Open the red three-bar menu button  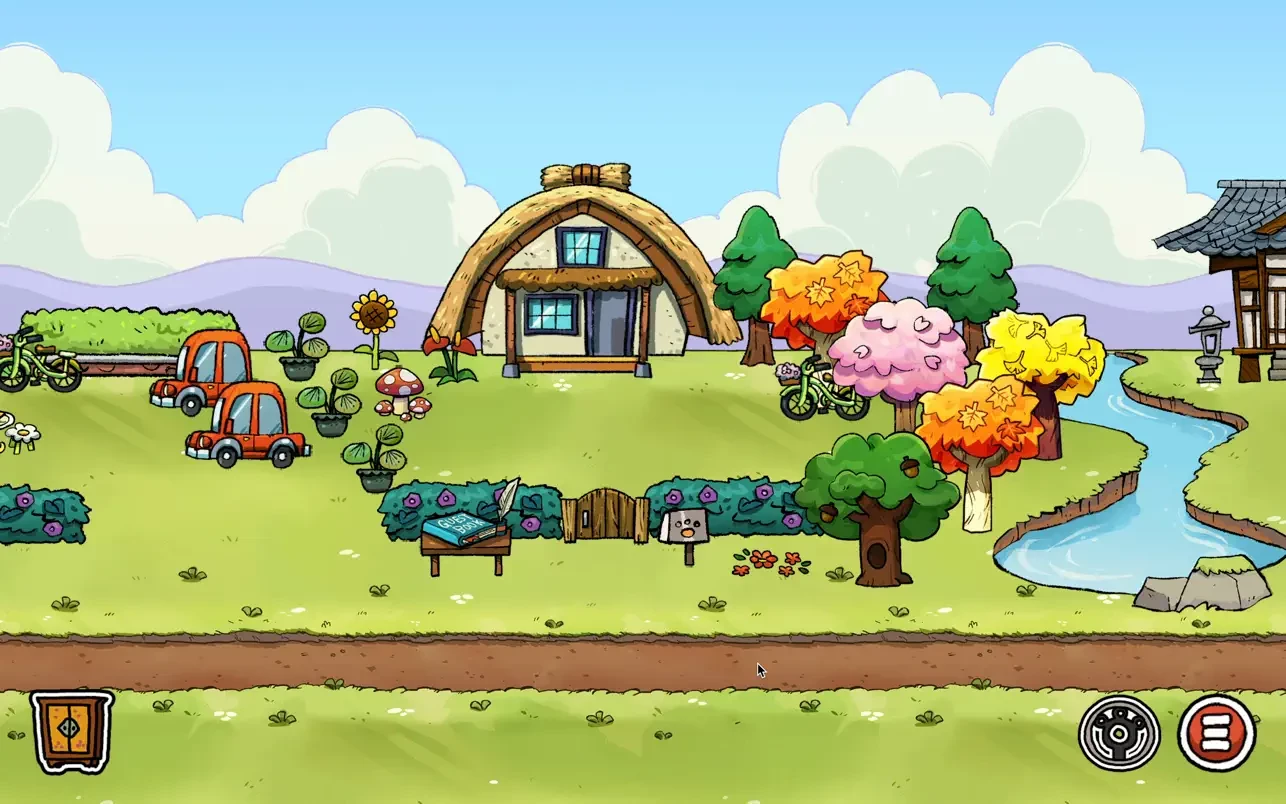click(x=1216, y=734)
